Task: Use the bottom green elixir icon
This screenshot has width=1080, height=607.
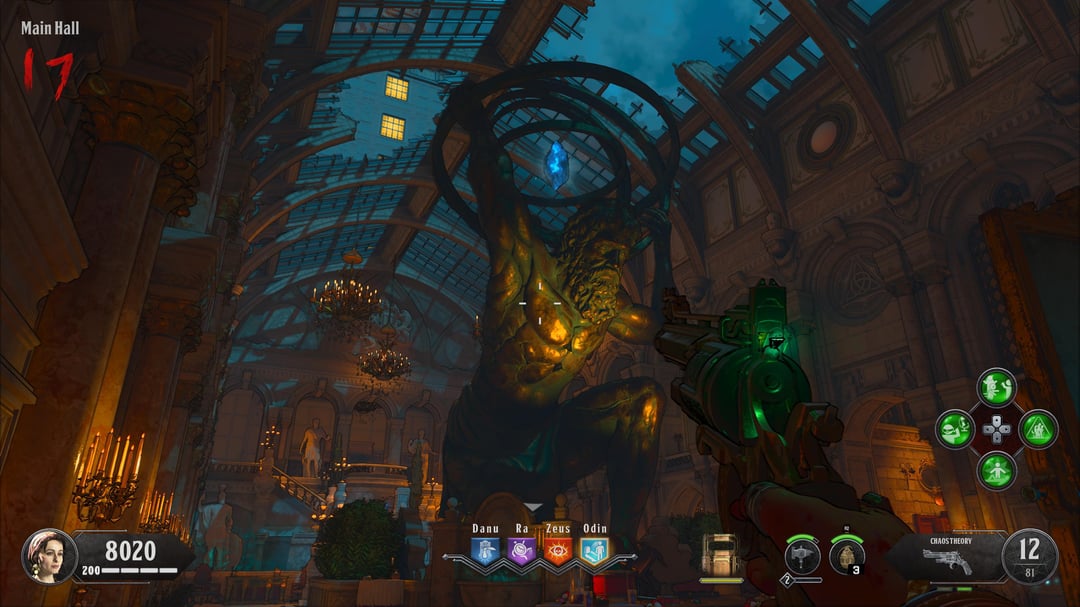Action: coord(996,470)
